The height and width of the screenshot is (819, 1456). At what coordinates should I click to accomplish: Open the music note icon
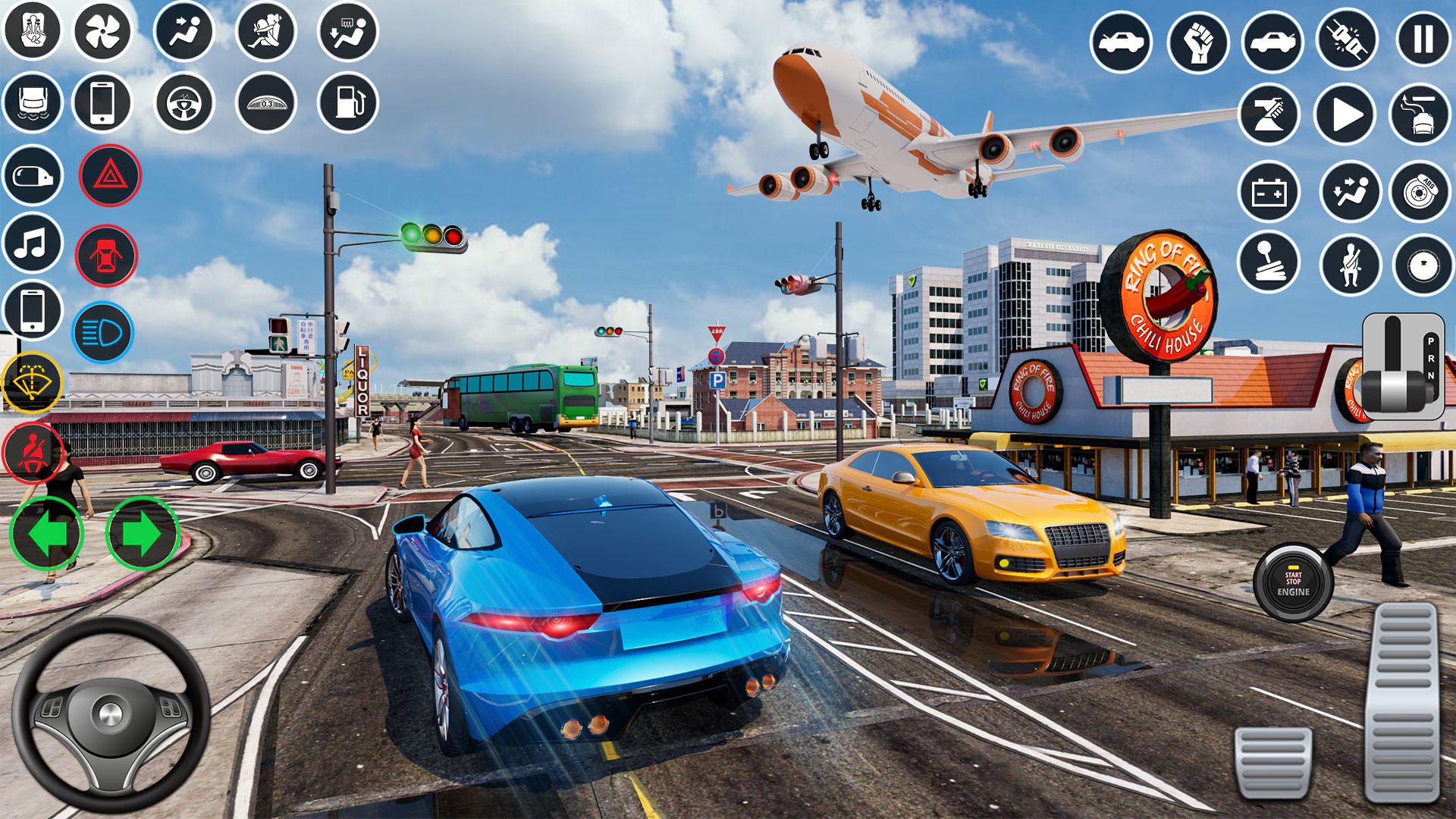tap(33, 244)
